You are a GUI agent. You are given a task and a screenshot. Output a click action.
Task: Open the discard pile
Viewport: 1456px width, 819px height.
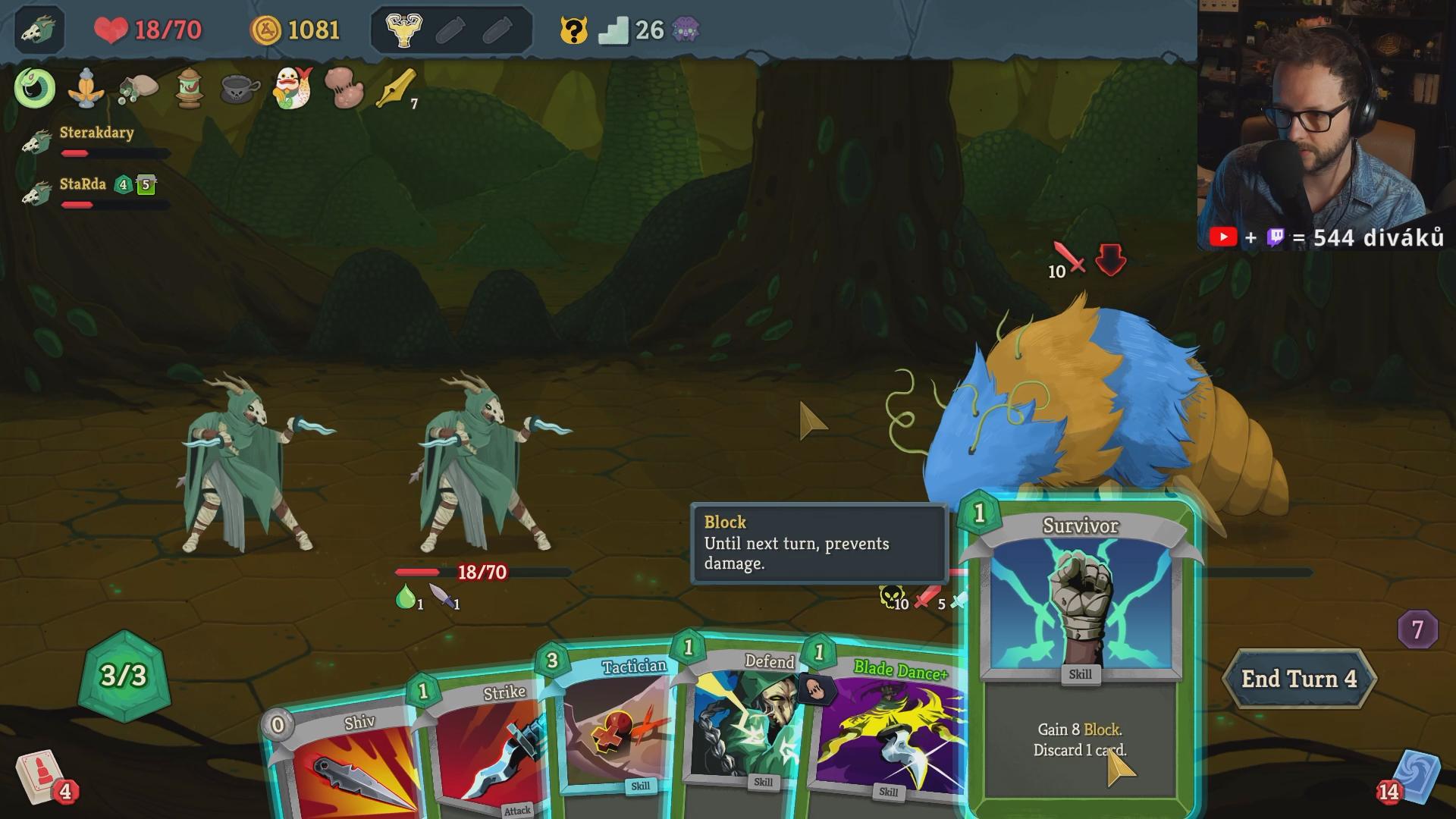coord(1412,777)
